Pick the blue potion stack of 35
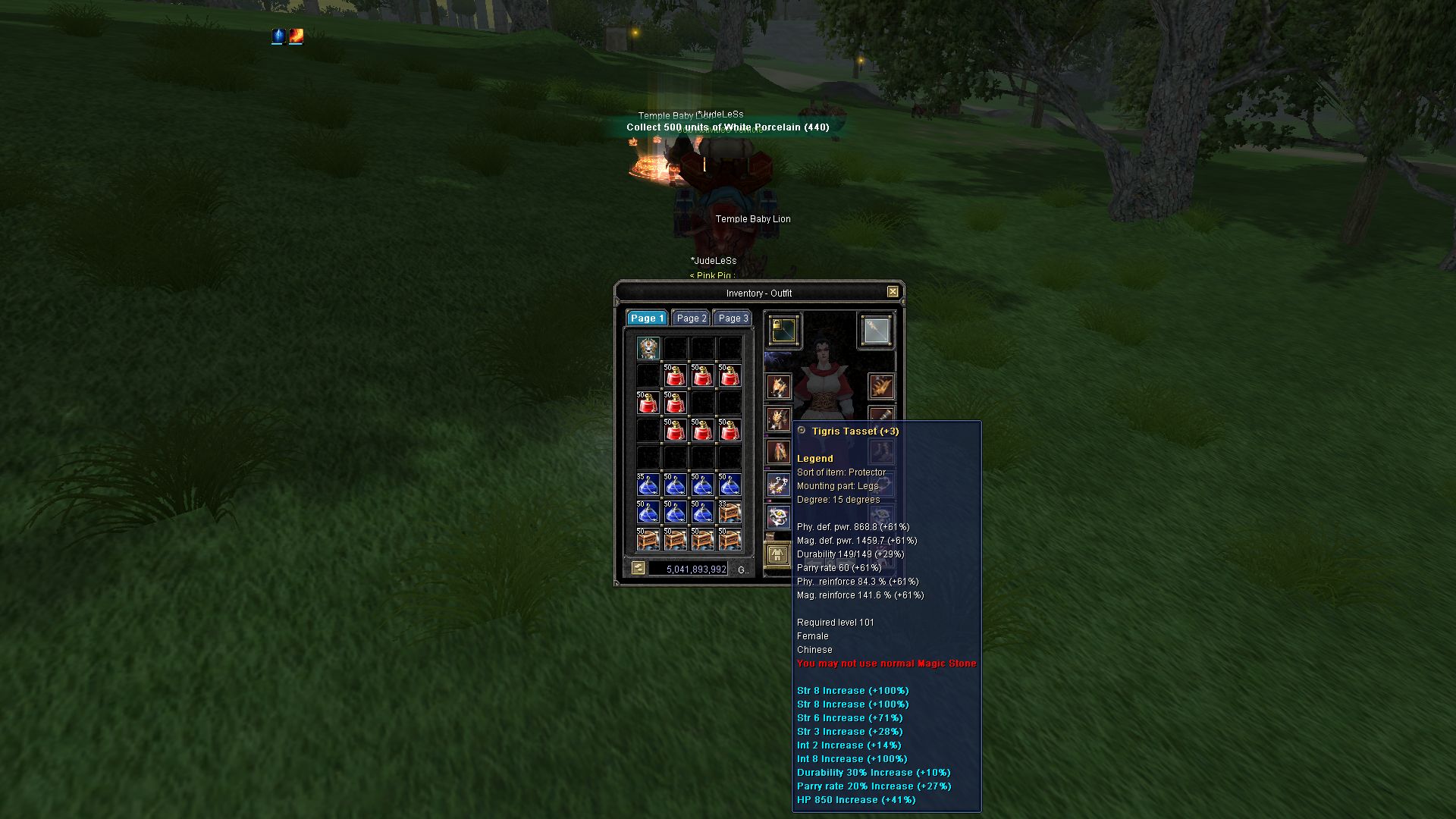The width and height of the screenshot is (1456, 819). point(648,485)
